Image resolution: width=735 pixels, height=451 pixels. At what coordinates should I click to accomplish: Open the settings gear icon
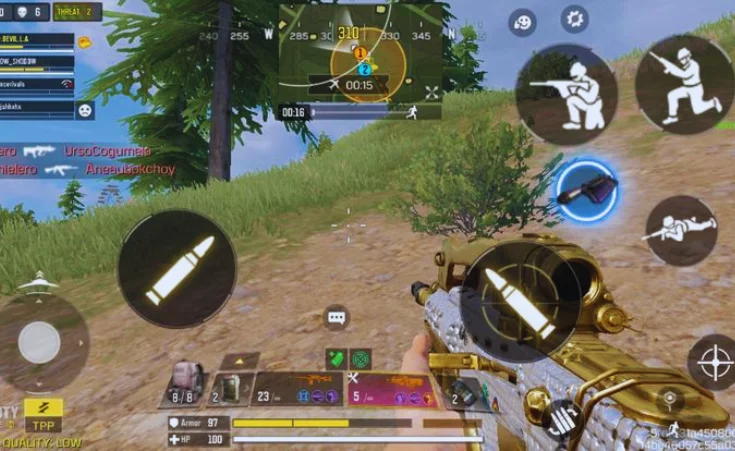point(574,19)
